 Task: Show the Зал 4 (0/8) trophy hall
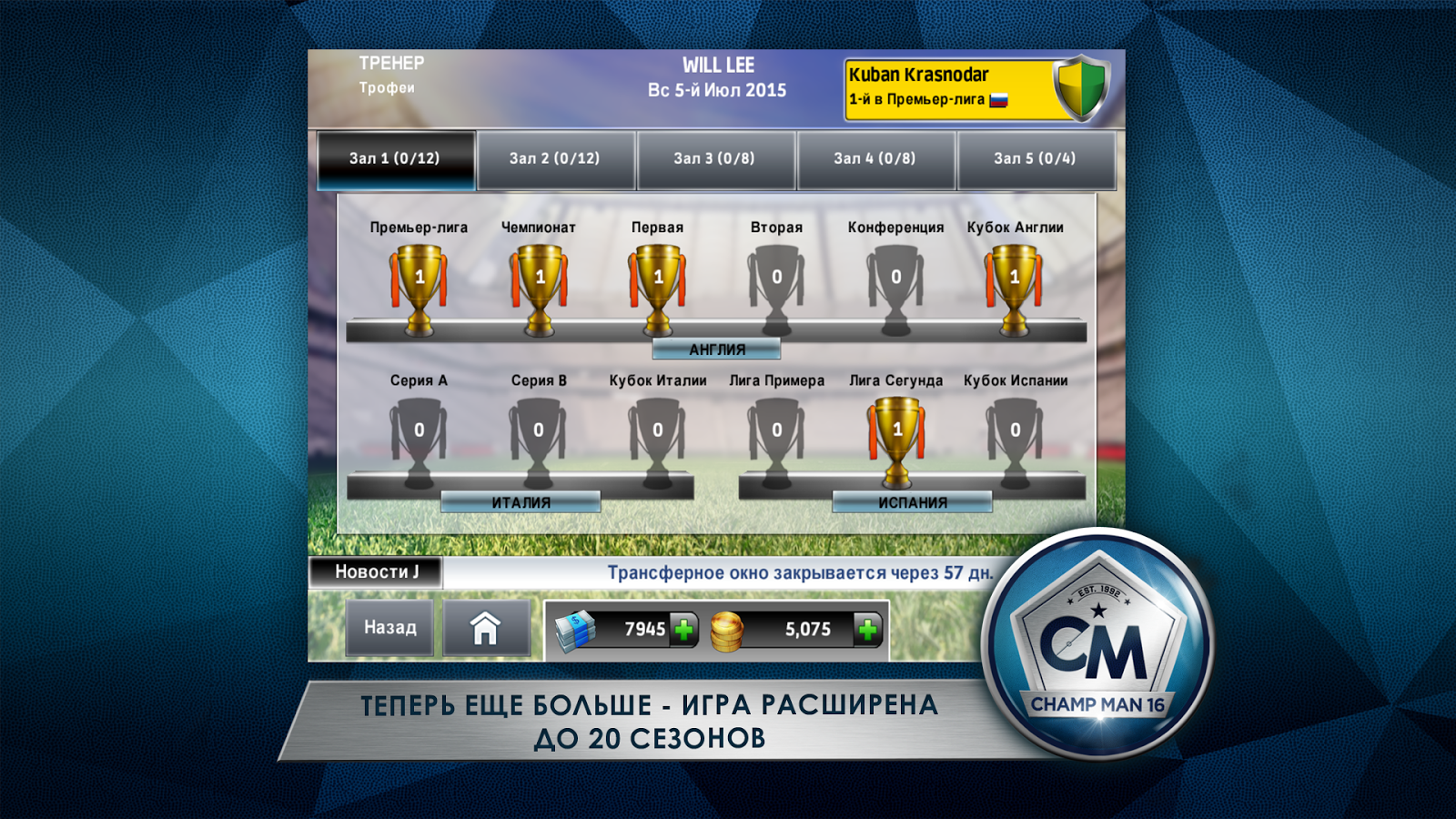tap(875, 159)
